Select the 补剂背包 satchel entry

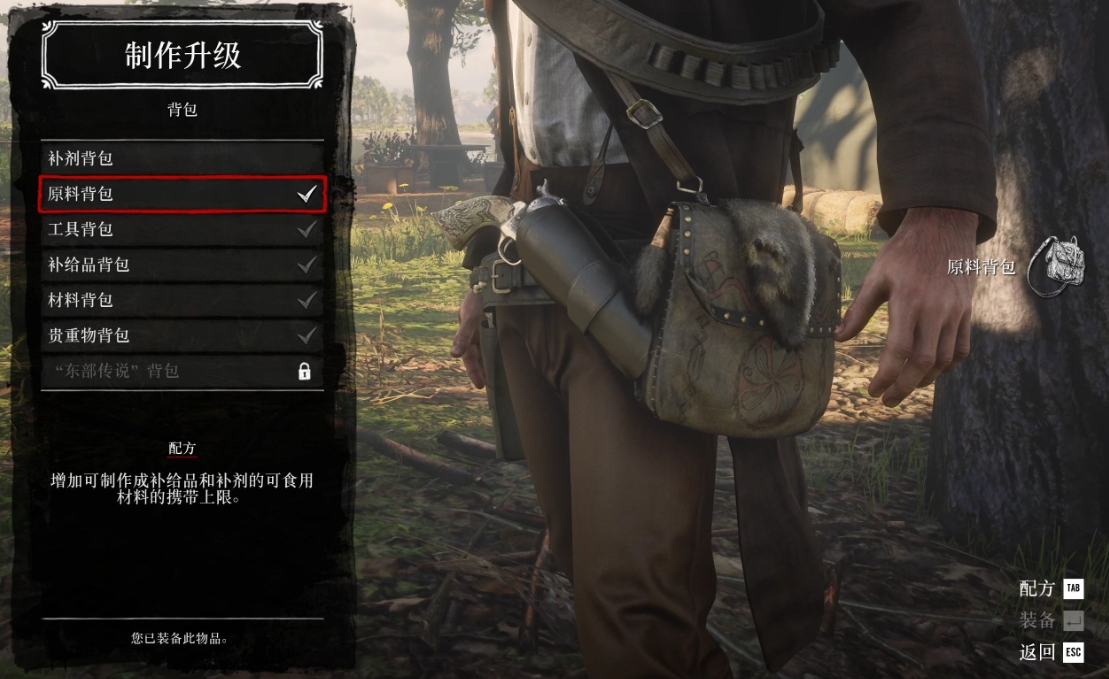tap(182, 158)
